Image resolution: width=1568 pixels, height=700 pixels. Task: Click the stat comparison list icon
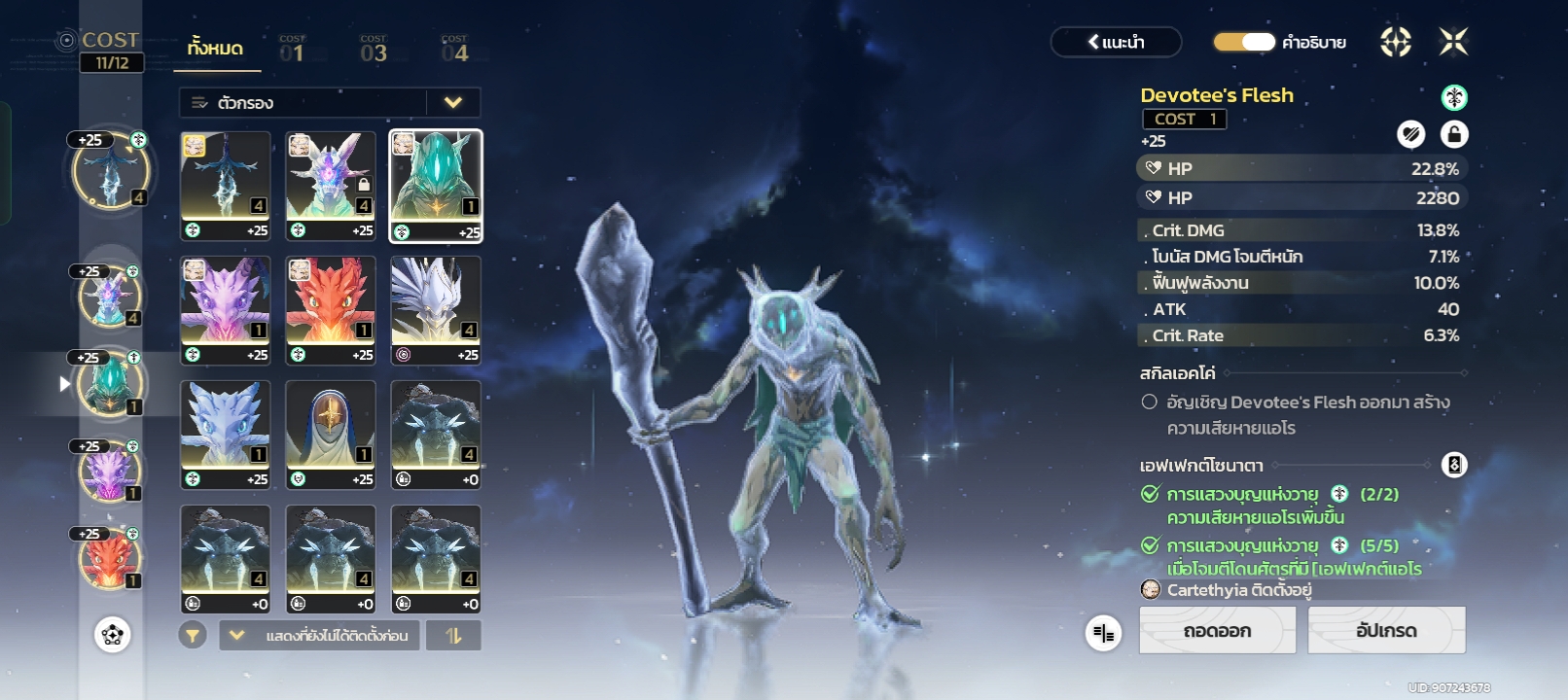[x=1103, y=634]
